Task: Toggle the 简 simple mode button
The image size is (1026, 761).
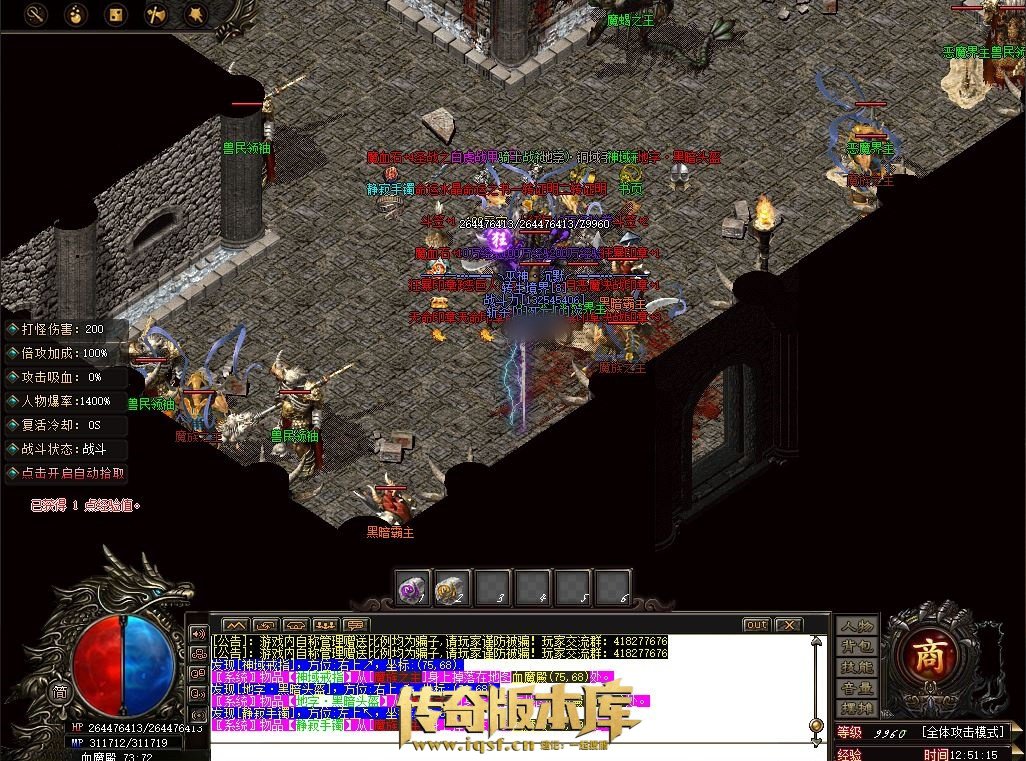Action: pos(60,692)
